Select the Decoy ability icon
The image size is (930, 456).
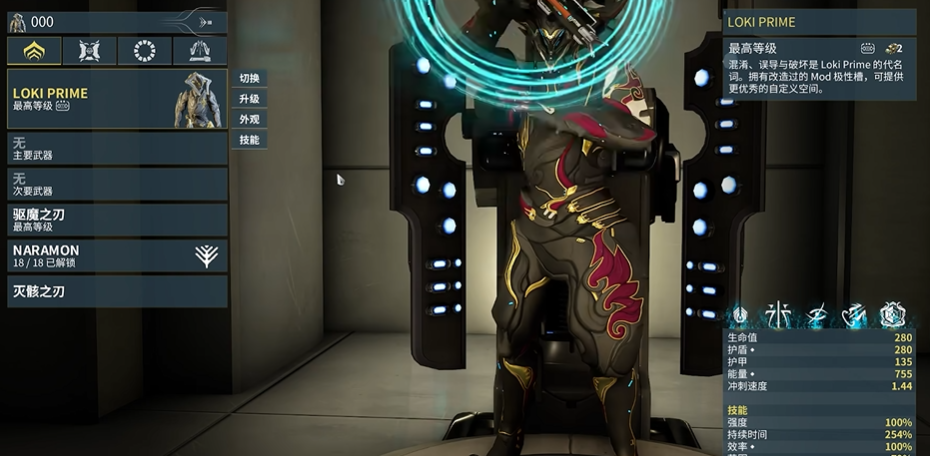click(x=779, y=316)
